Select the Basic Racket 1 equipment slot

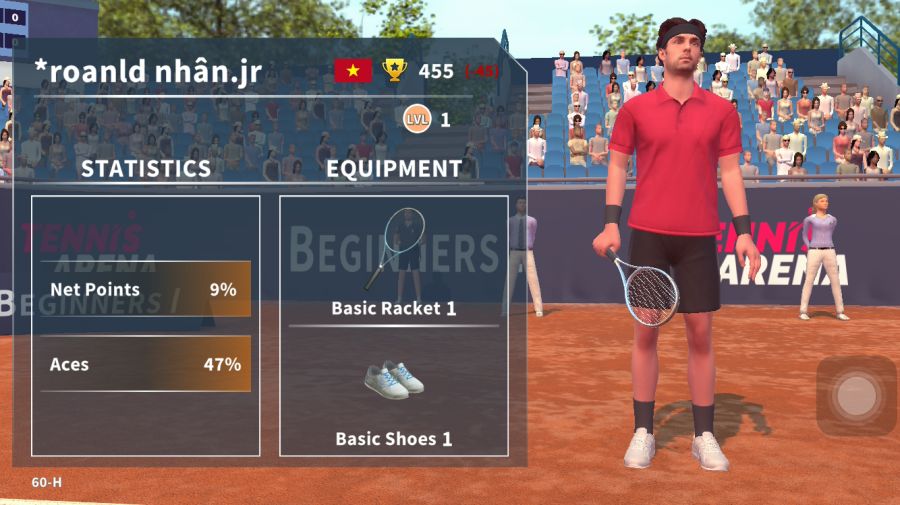tap(394, 262)
